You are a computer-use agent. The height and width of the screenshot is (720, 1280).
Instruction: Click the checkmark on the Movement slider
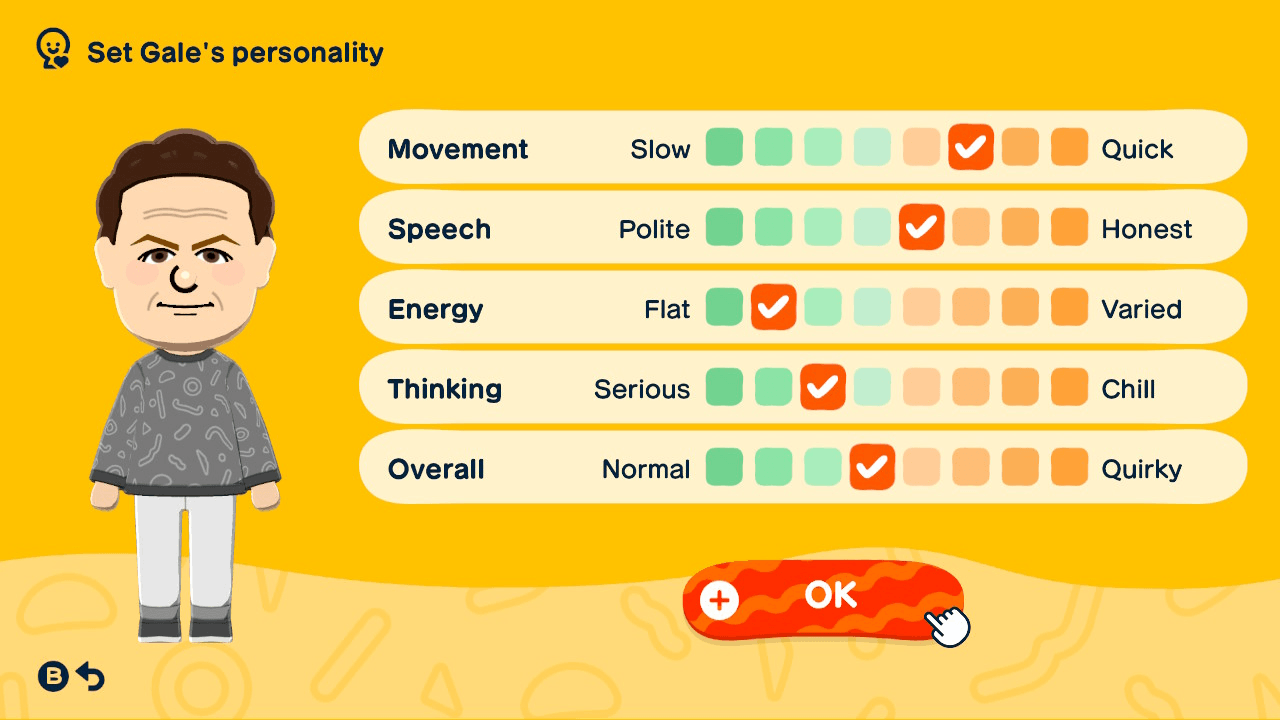coord(970,147)
